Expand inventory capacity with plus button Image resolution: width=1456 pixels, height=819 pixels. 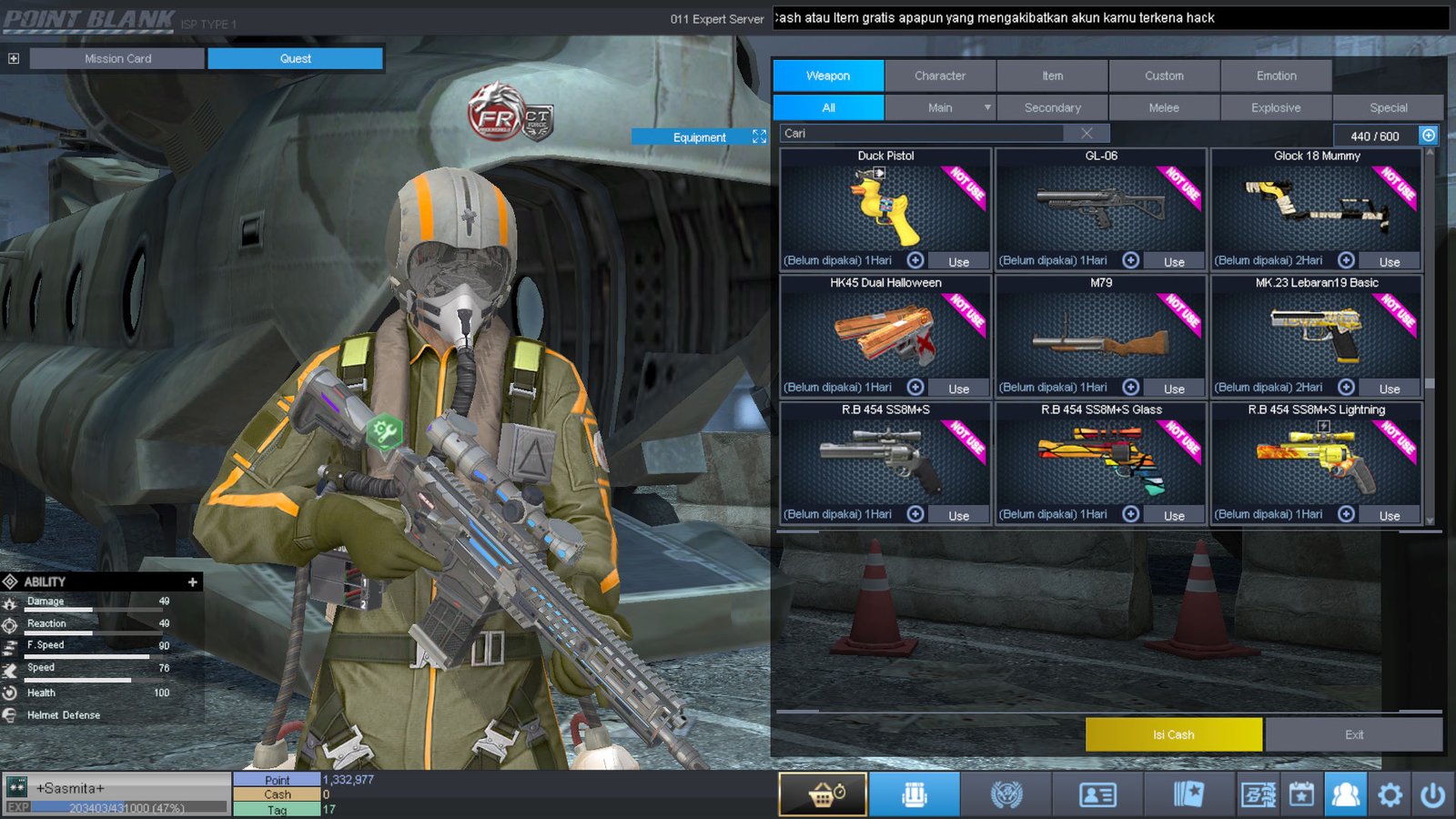(1429, 135)
